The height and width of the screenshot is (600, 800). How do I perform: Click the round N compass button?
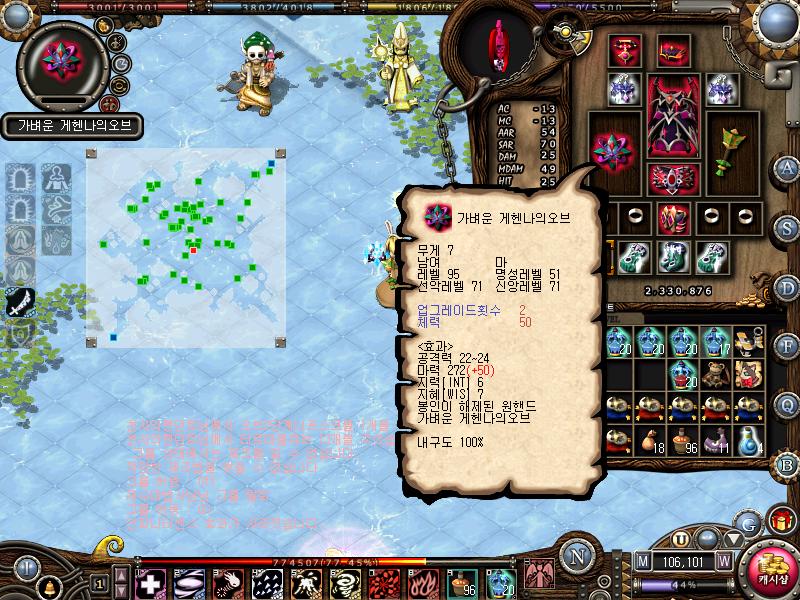[575, 557]
